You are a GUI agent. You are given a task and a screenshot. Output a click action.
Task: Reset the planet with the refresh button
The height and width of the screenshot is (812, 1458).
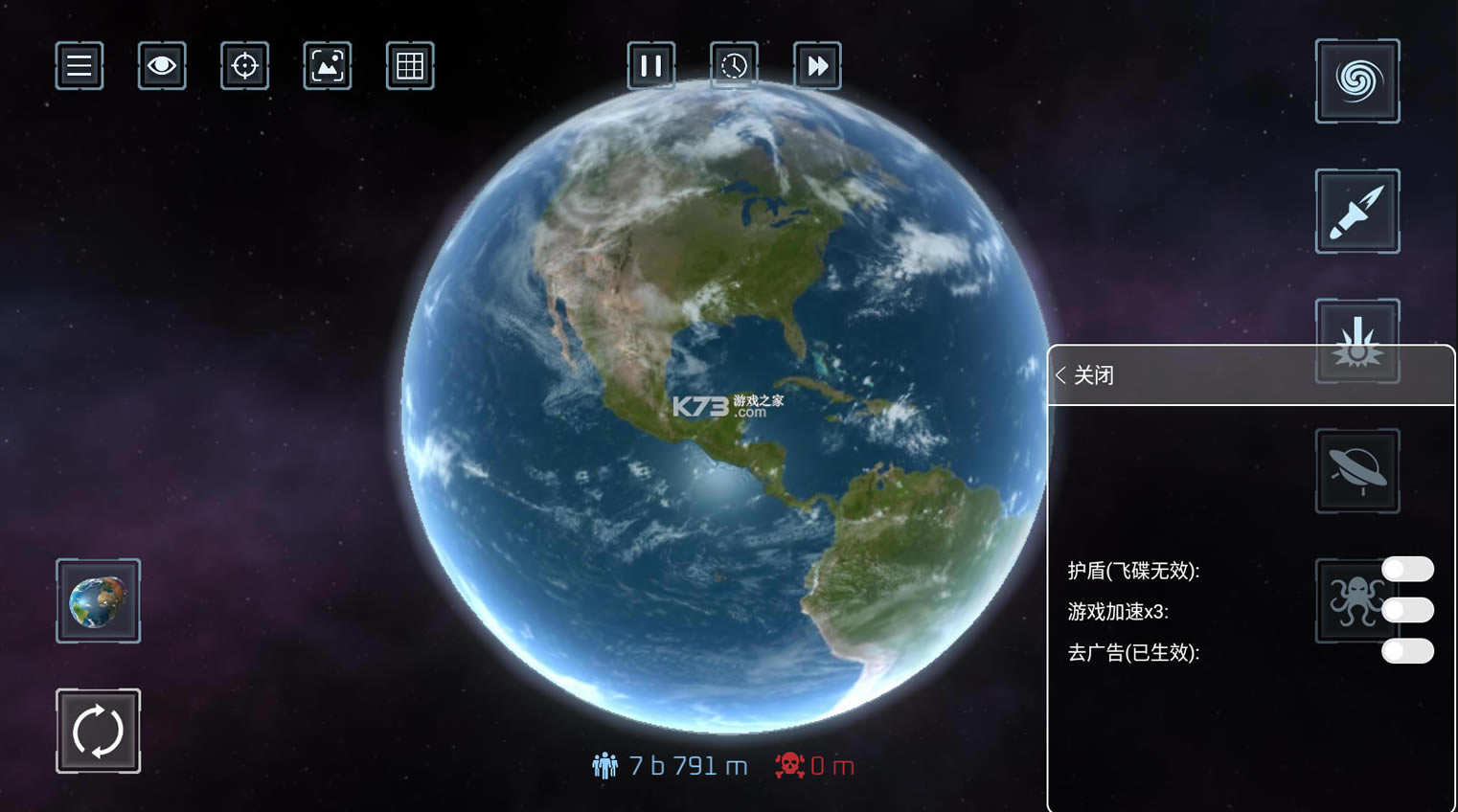click(x=99, y=732)
